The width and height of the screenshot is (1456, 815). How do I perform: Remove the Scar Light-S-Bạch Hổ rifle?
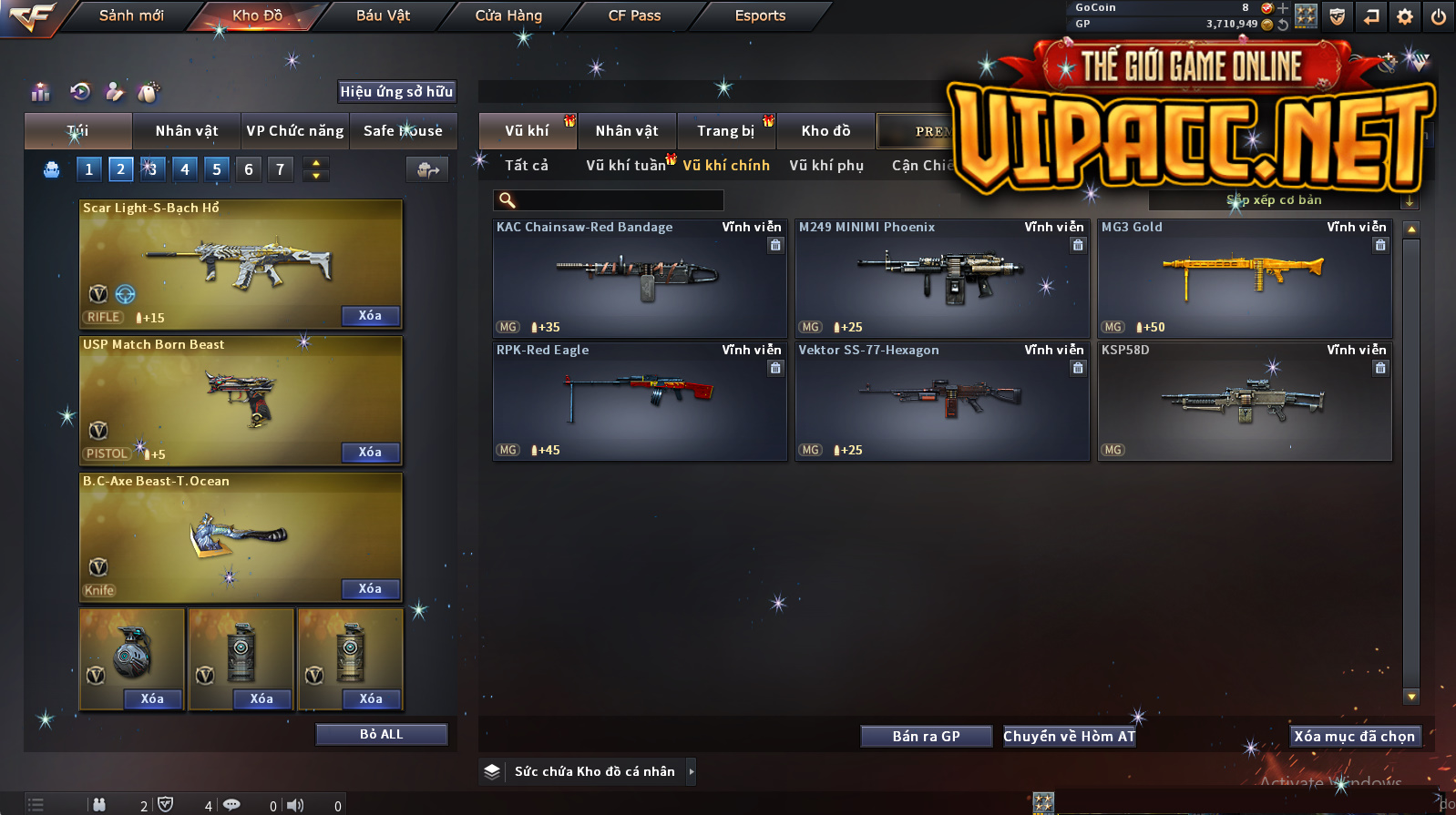pos(370,316)
